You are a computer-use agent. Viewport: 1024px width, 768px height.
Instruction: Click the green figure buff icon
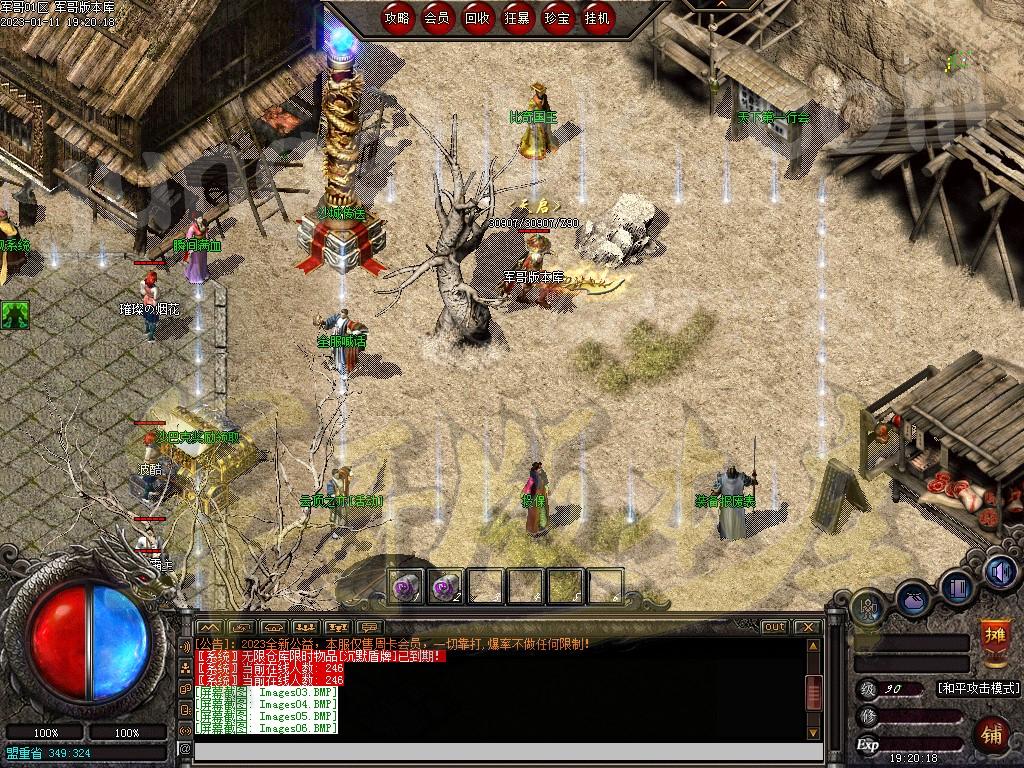tap(14, 315)
